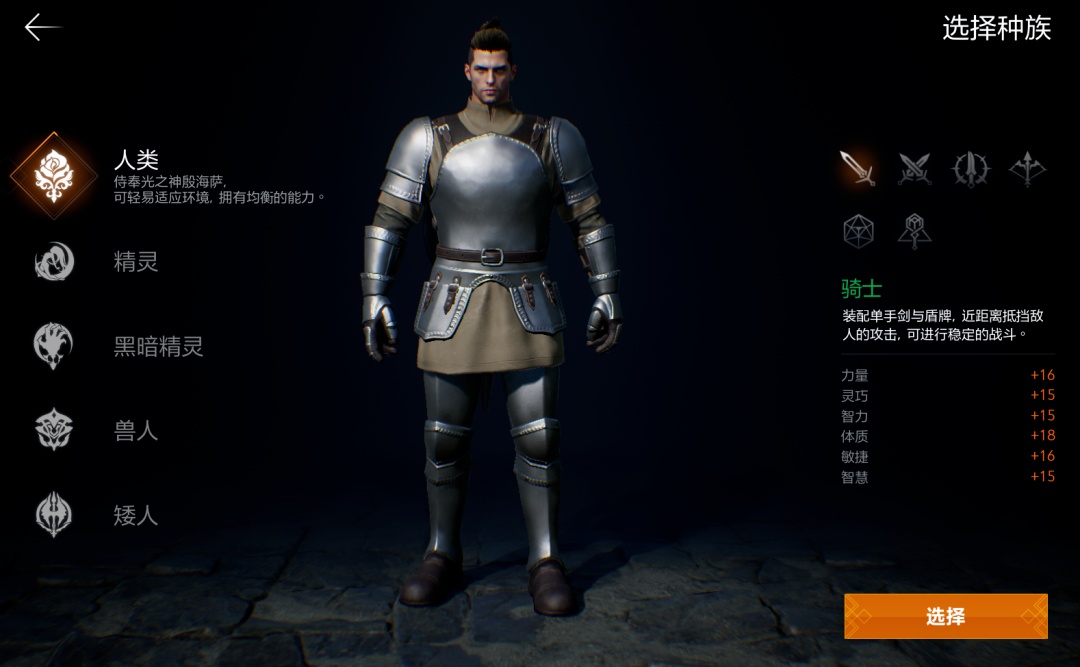Viewport: 1080px width, 667px height.
Task: Confirm with the orange 选择 button
Action: [945, 616]
